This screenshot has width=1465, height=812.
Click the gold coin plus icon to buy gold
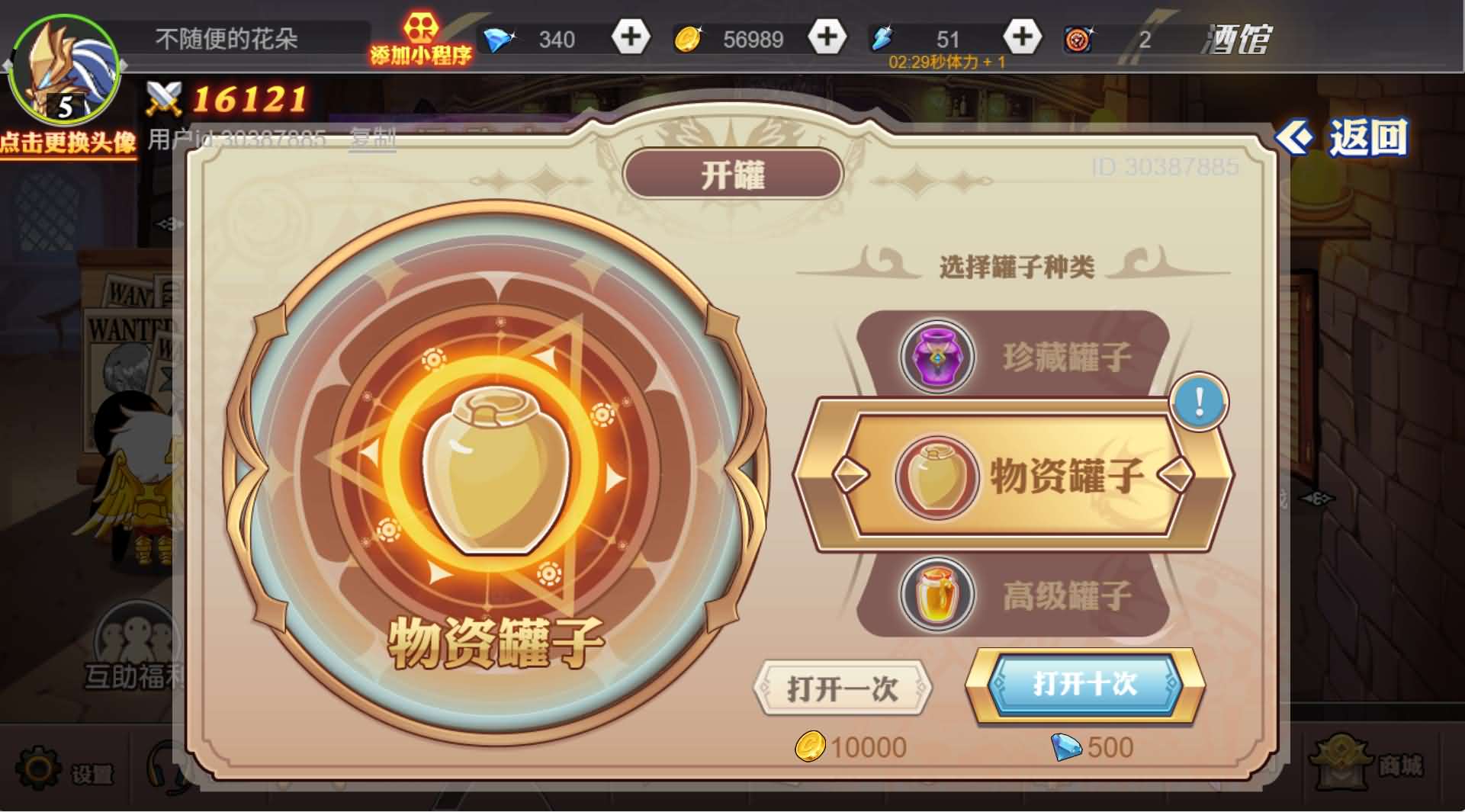click(827, 37)
